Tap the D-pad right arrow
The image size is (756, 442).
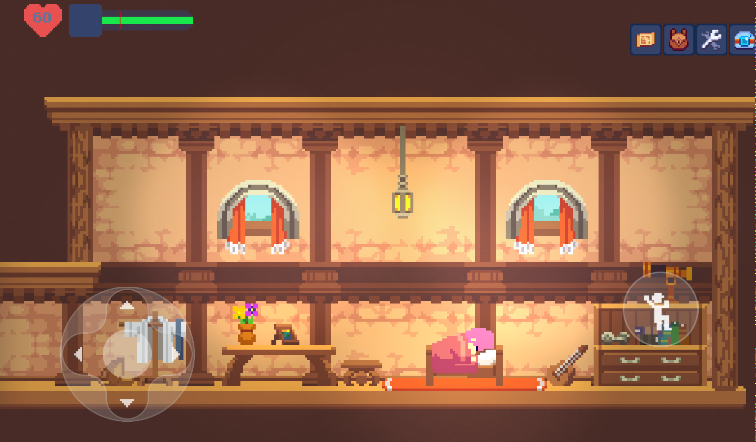pyautogui.click(x=176, y=354)
